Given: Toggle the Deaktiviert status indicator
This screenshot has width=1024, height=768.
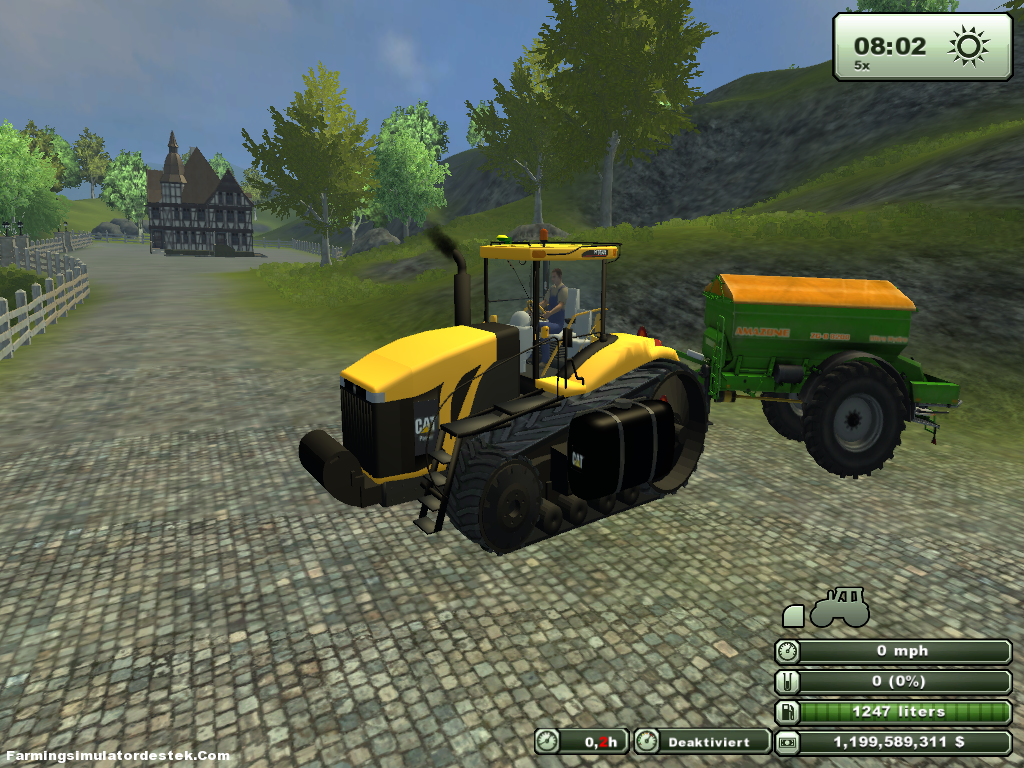Looking at the screenshot, I should tap(702, 742).
